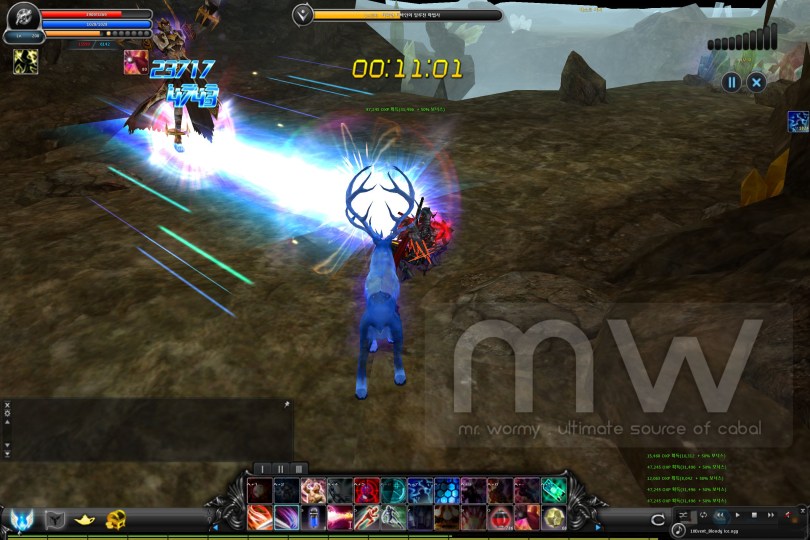The image size is (810, 540).
Task: Stop the music player
Action: (x=755, y=515)
